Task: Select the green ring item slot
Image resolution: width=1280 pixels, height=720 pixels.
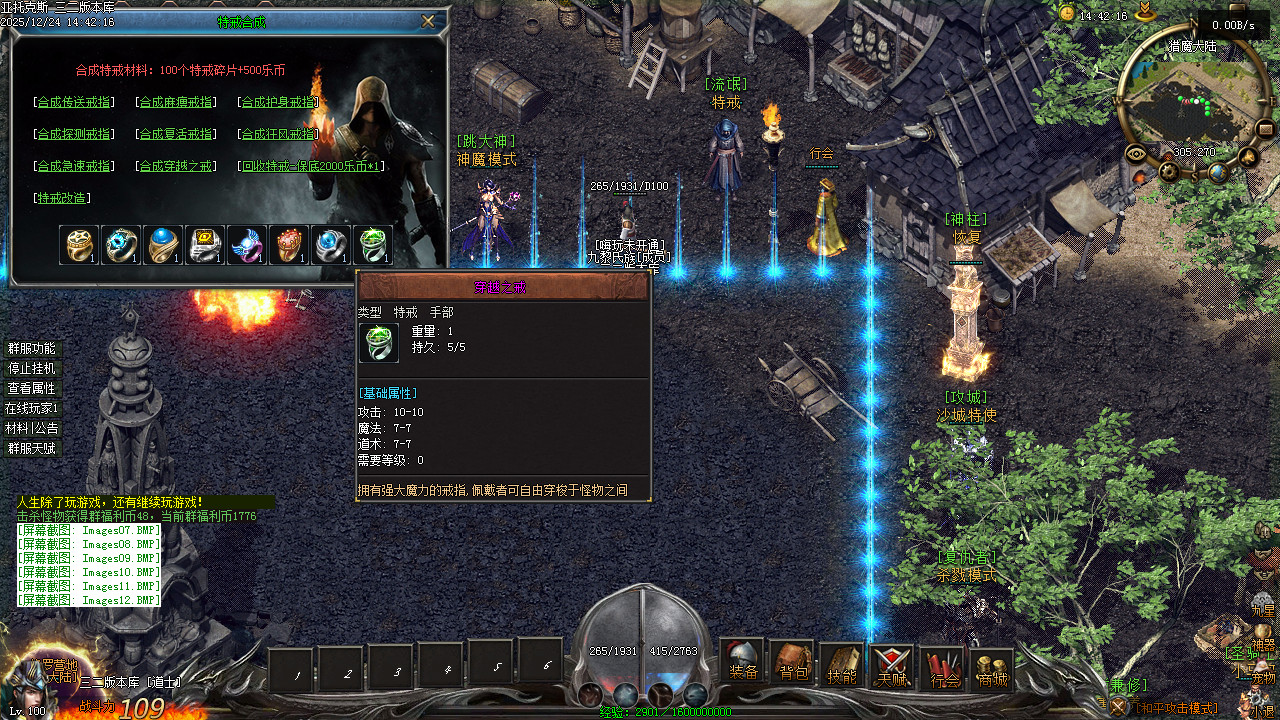Action: click(372, 245)
